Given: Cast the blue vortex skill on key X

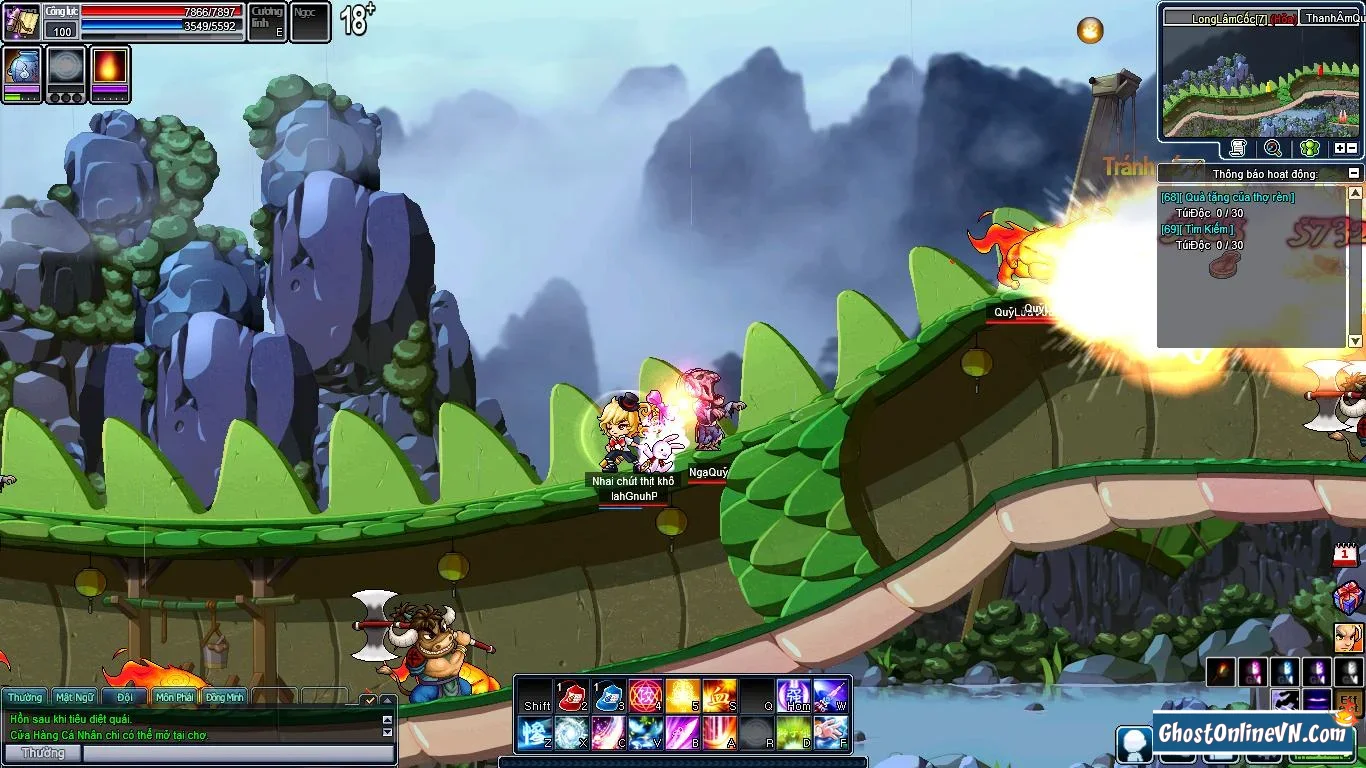Looking at the screenshot, I should point(572,733).
